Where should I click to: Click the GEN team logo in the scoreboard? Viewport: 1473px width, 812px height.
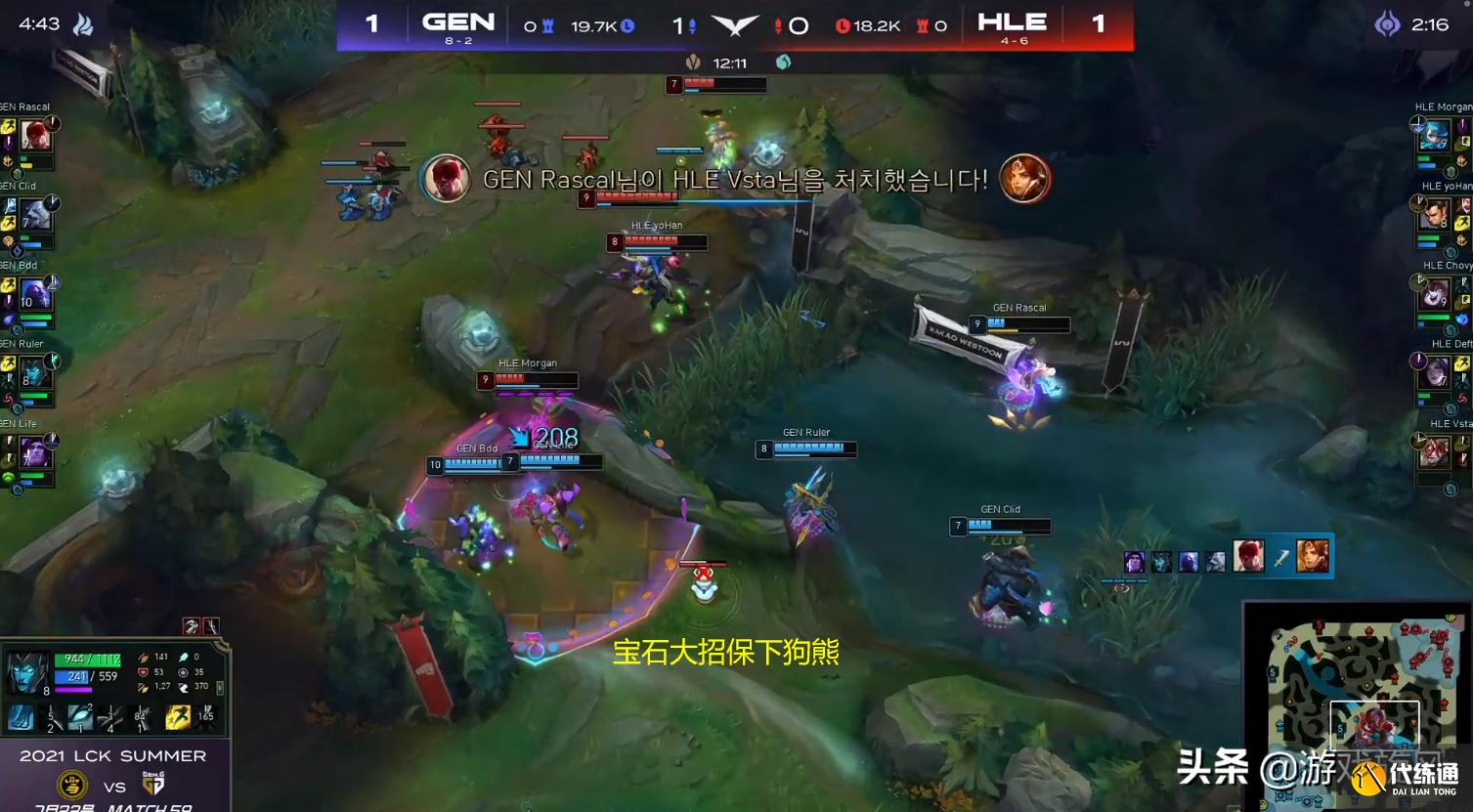click(456, 22)
